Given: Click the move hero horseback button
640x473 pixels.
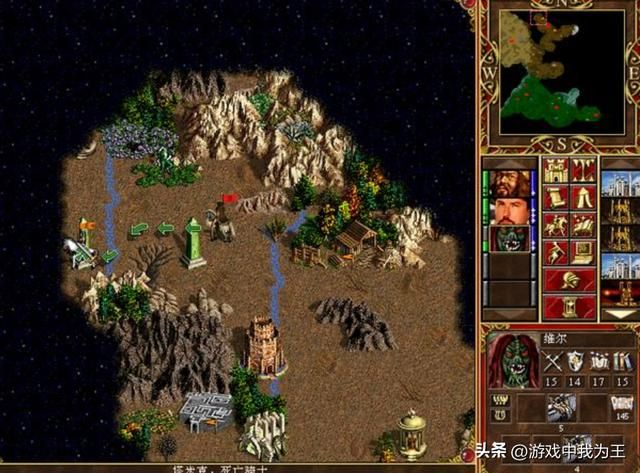Looking at the screenshot, I should tap(554, 224).
